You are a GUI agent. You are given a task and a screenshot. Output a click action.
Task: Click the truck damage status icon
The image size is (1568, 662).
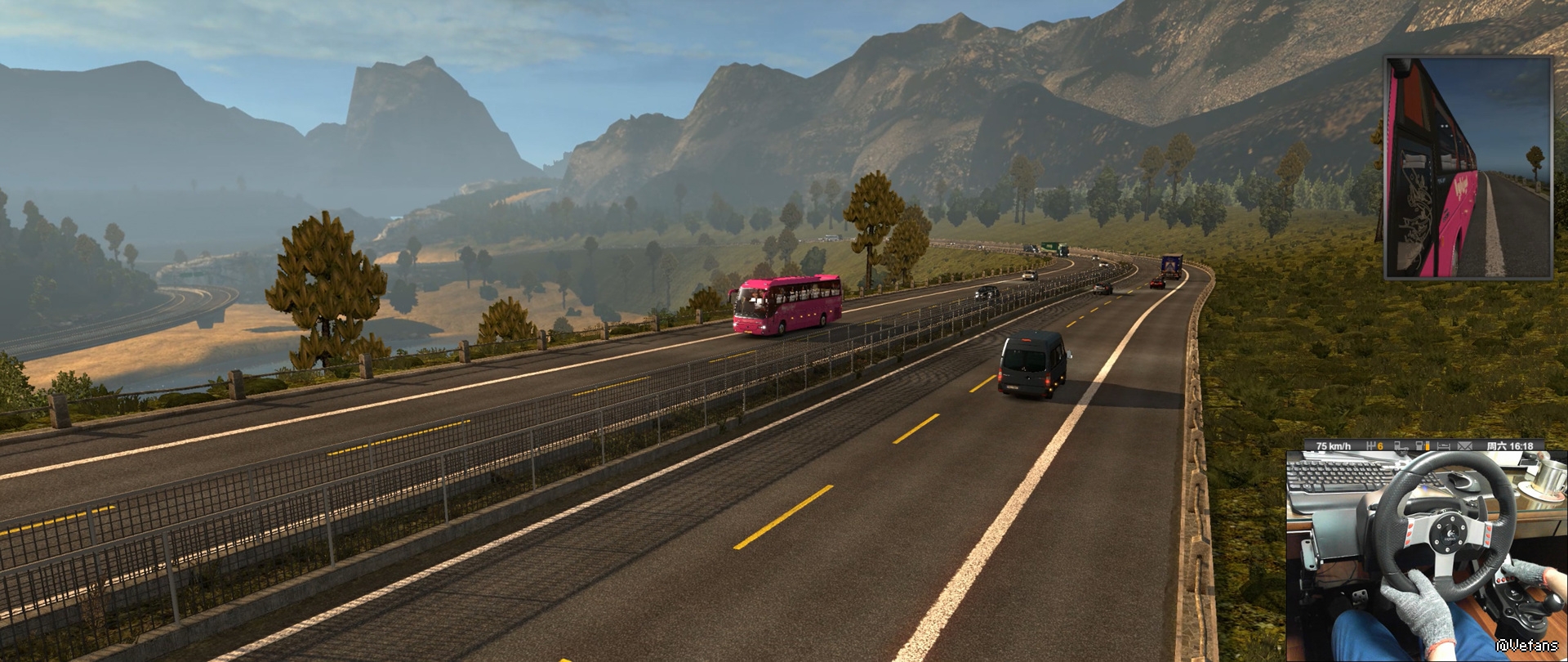[1401, 446]
